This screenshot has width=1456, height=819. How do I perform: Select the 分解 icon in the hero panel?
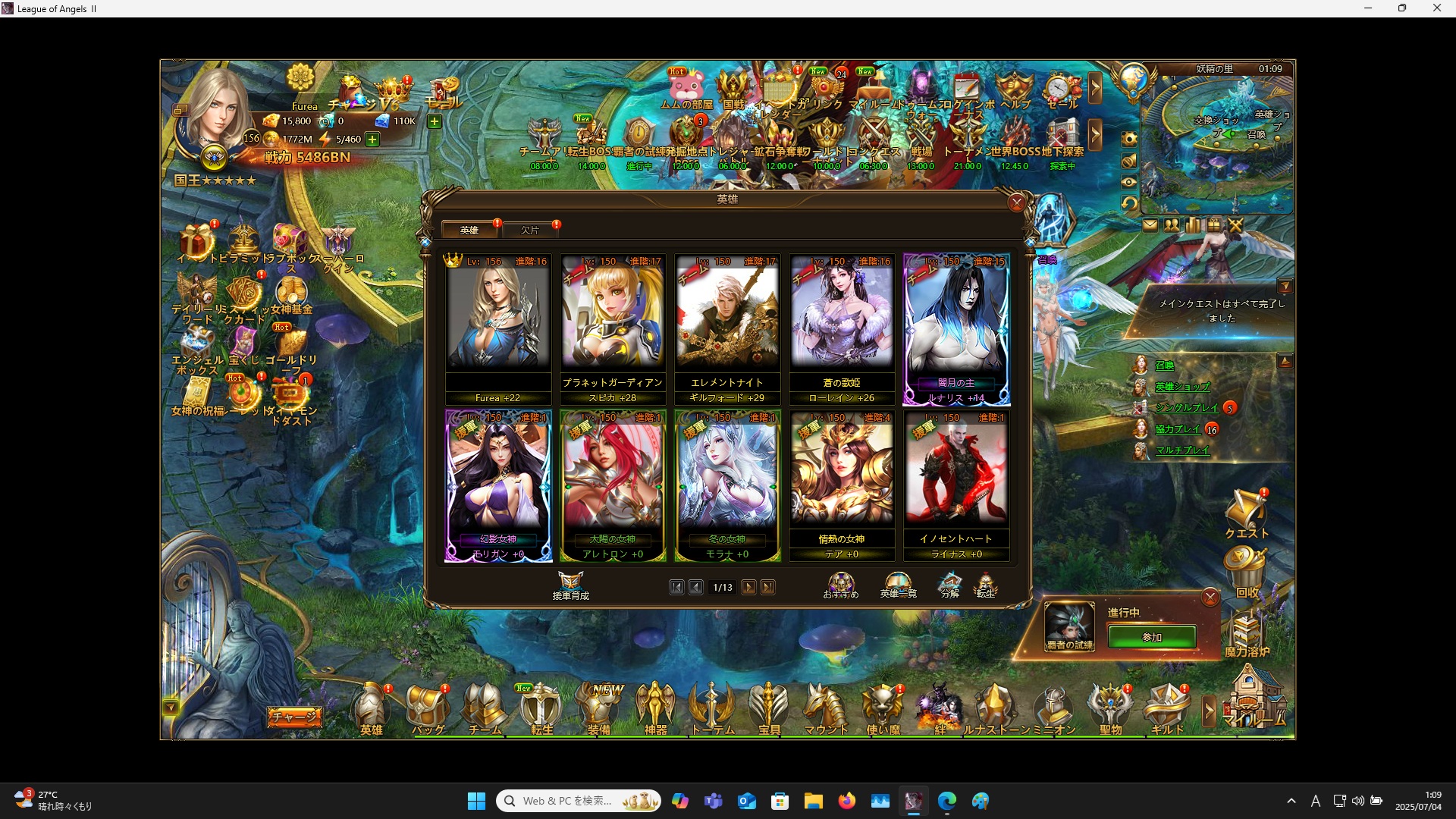coord(949,582)
